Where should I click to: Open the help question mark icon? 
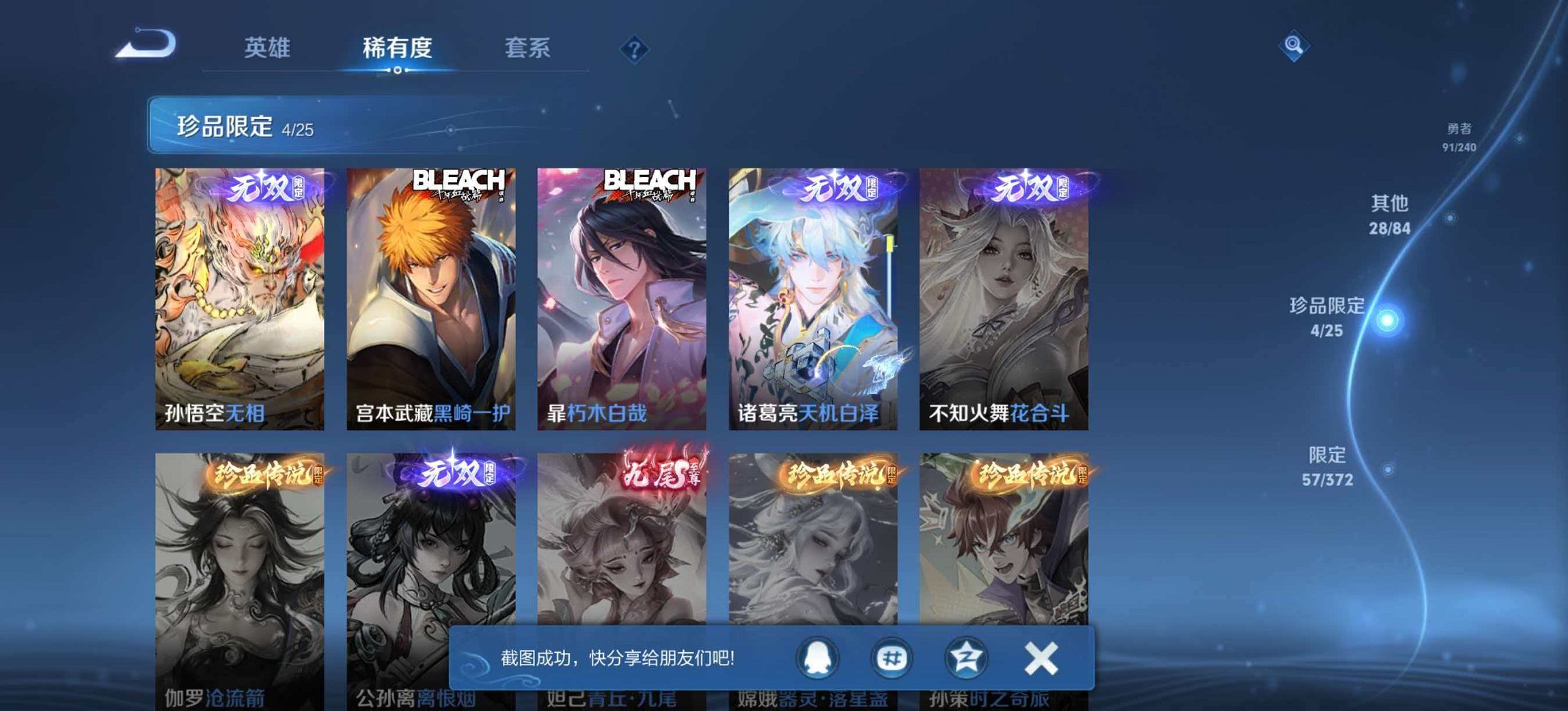click(636, 48)
